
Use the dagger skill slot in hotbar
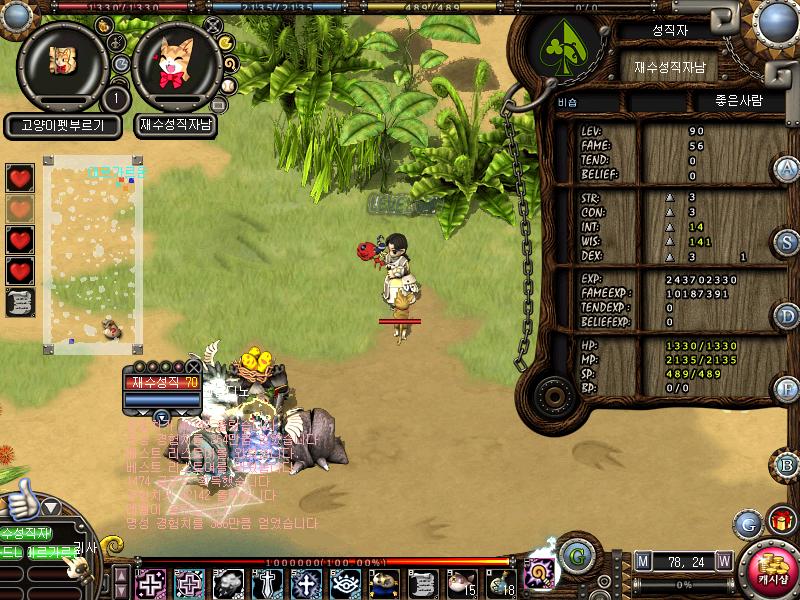[x=268, y=583]
